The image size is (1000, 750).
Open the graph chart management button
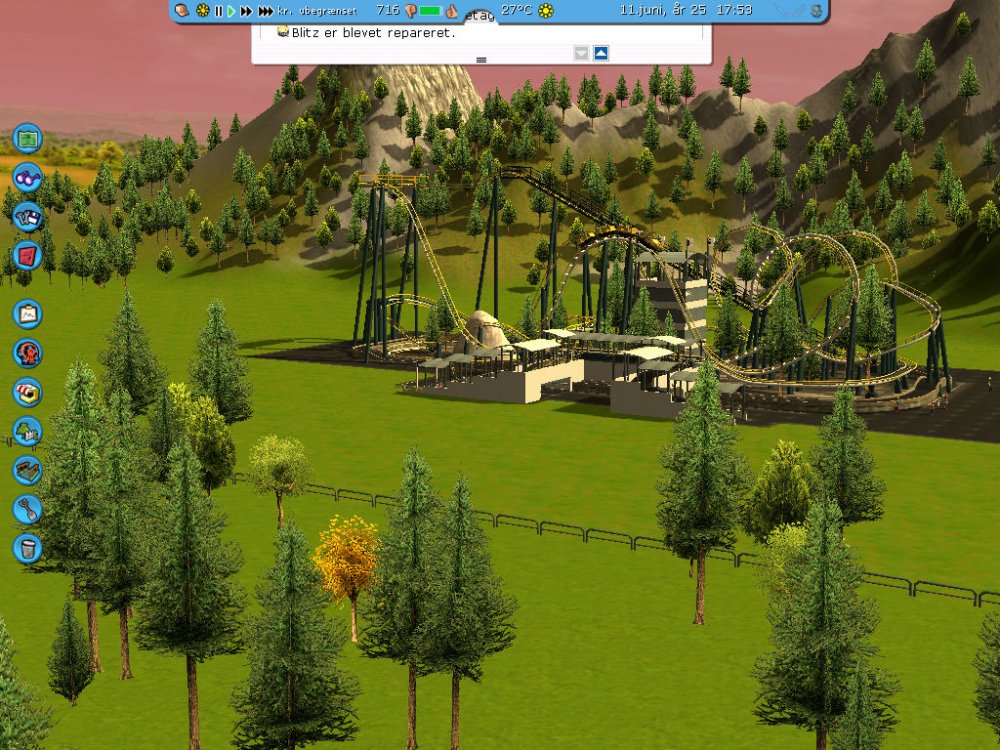[x=28, y=314]
